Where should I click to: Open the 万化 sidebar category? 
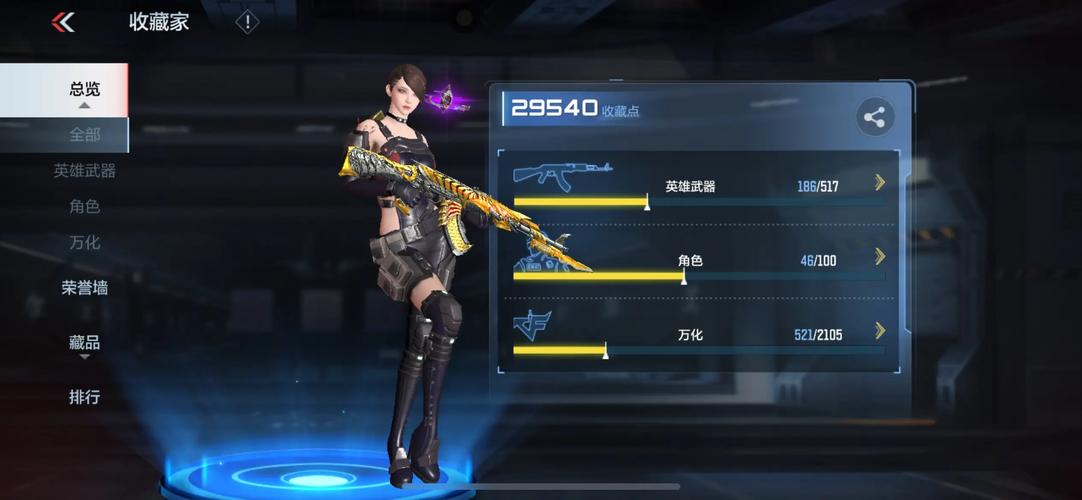84,243
